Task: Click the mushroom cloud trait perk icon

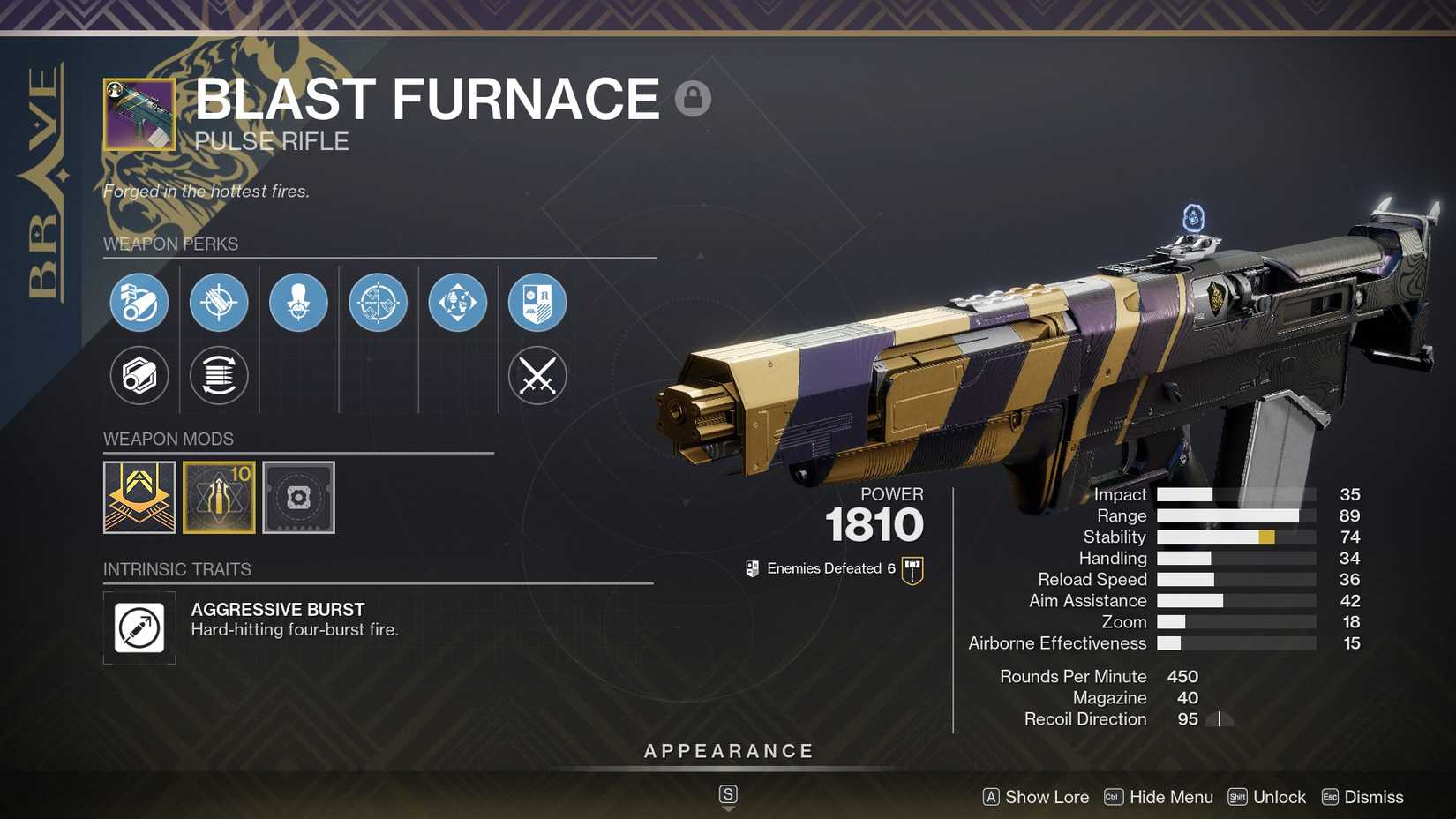Action: pyautogui.click(x=298, y=302)
